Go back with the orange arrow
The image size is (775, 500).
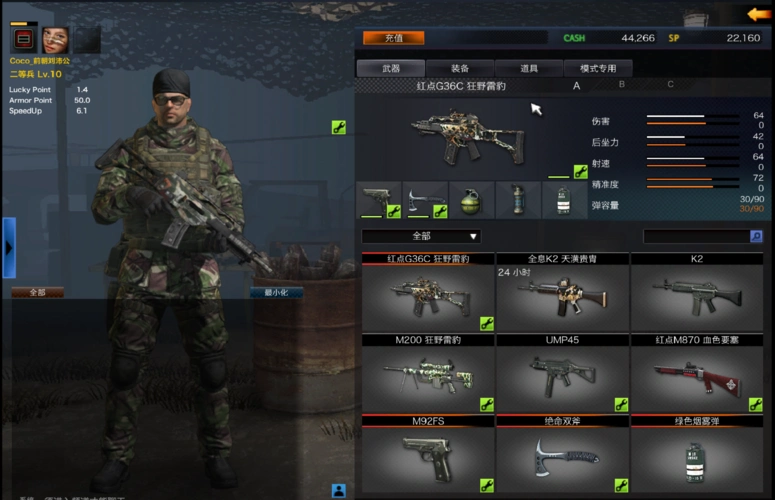[758, 14]
